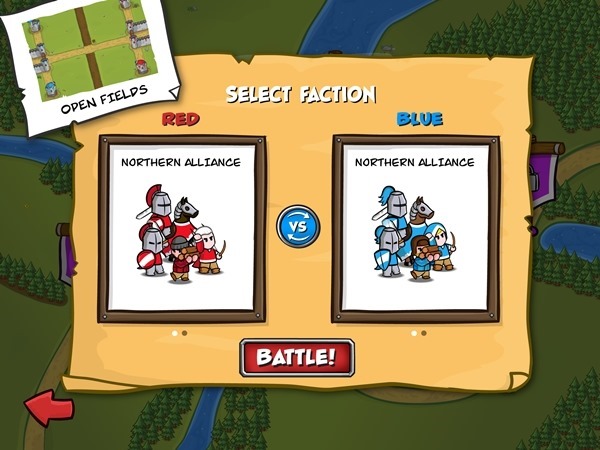Start the match with the Battle! button
This screenshot has width=600, height=450.
(297, 357)
